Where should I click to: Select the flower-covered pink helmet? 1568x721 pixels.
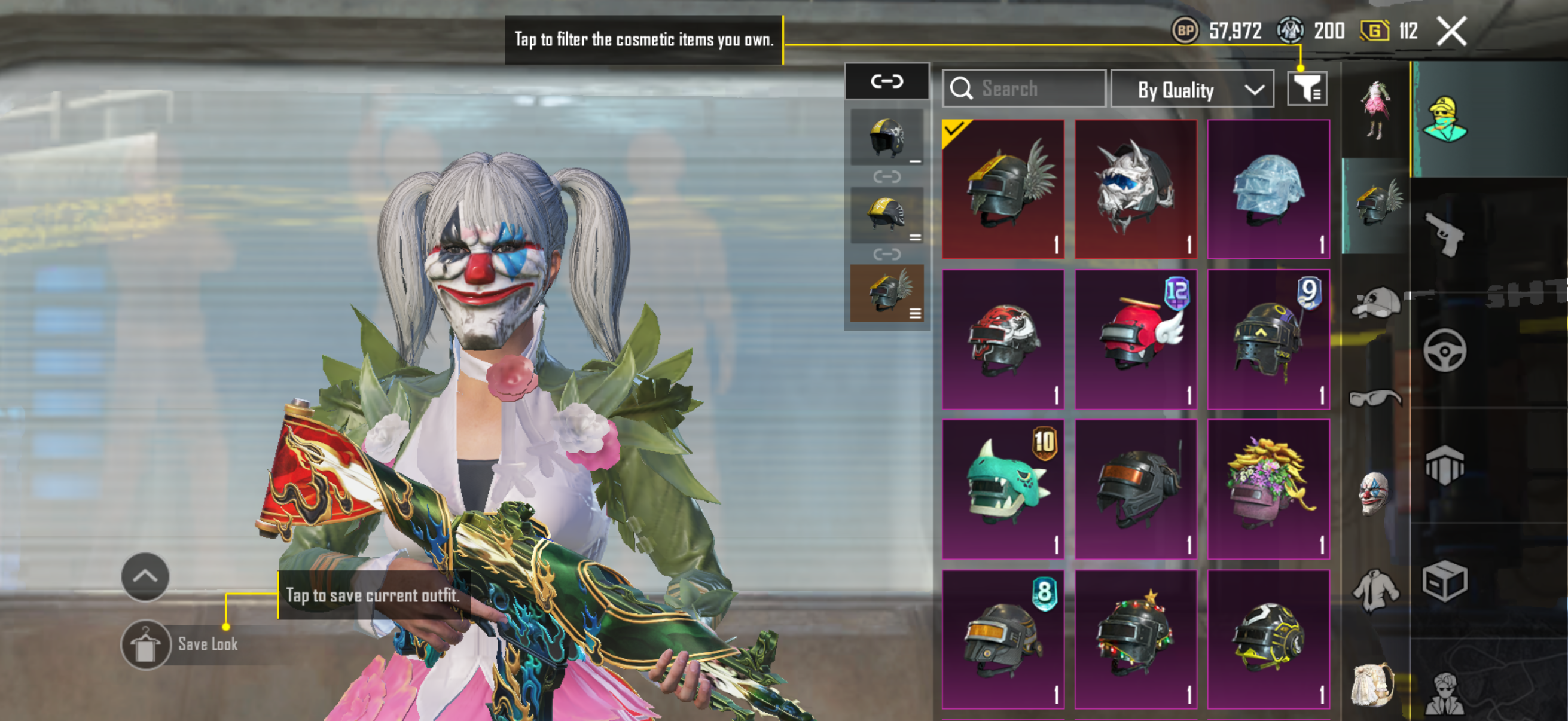pos(1268,488)
